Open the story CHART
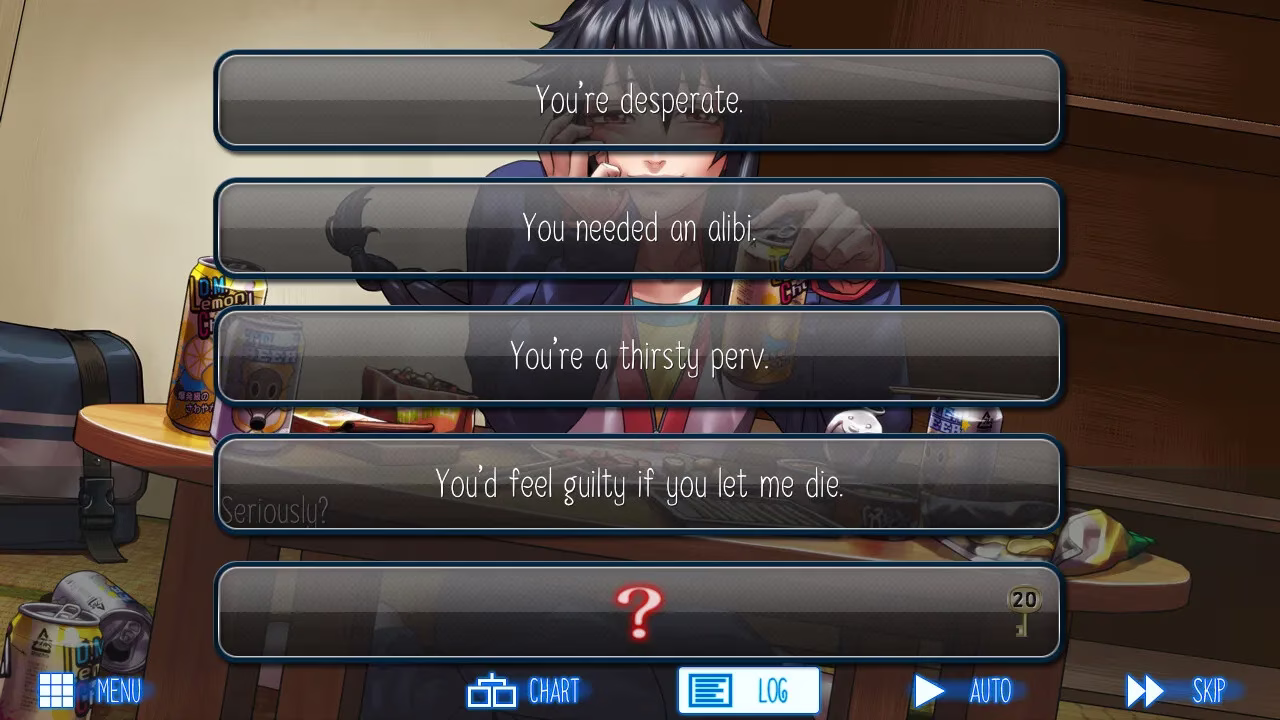 point(524,690)
